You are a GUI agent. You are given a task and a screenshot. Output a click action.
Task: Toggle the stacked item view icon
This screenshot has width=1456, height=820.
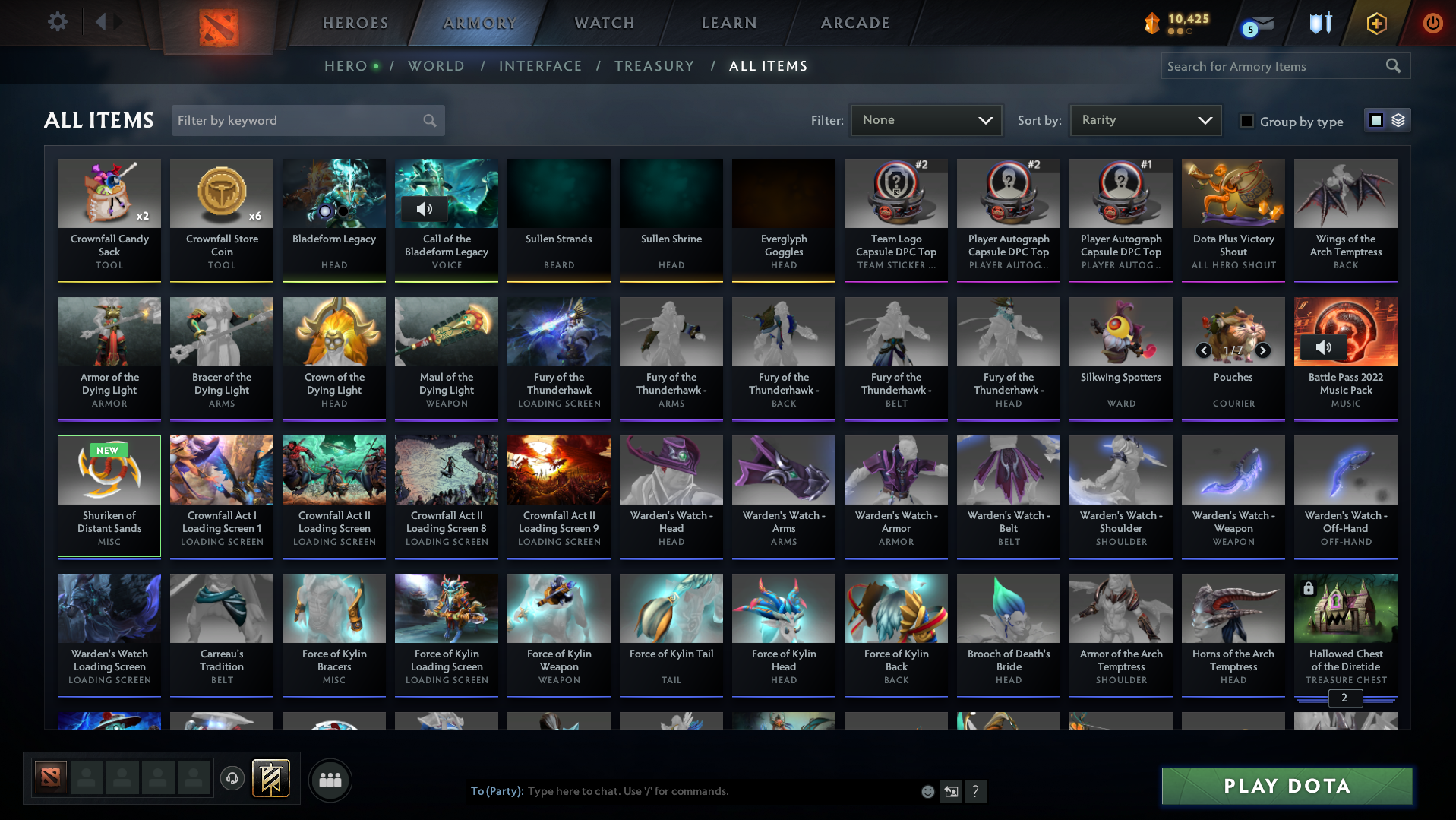click(x=1398, y=119)
